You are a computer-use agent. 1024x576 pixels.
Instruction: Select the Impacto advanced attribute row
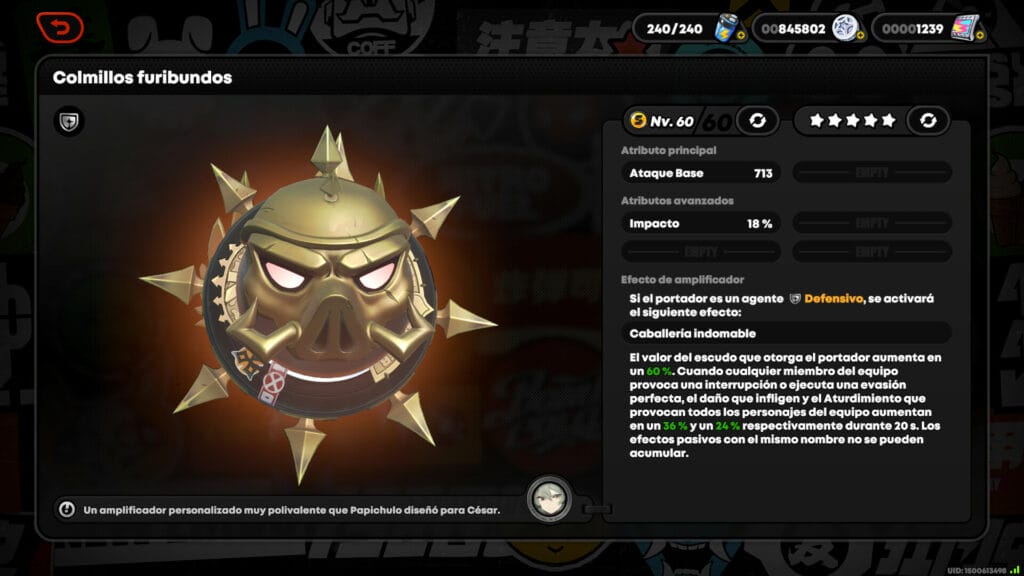pyautogui.click(x=700, y=224)
